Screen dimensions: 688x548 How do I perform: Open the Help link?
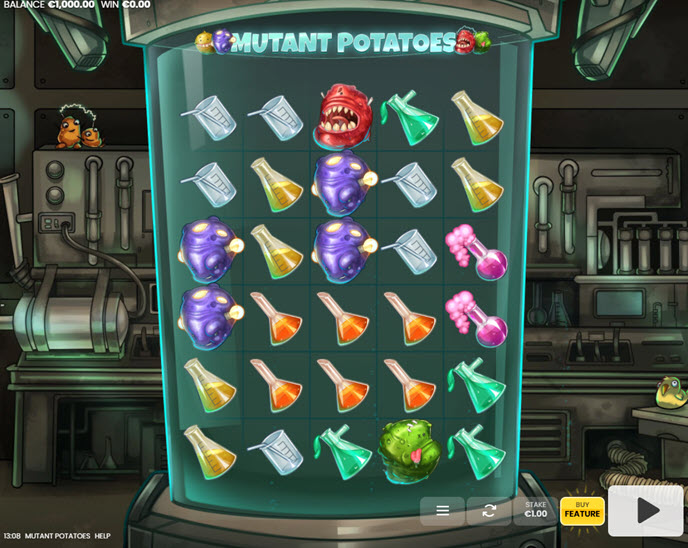[x=103, y=536]
